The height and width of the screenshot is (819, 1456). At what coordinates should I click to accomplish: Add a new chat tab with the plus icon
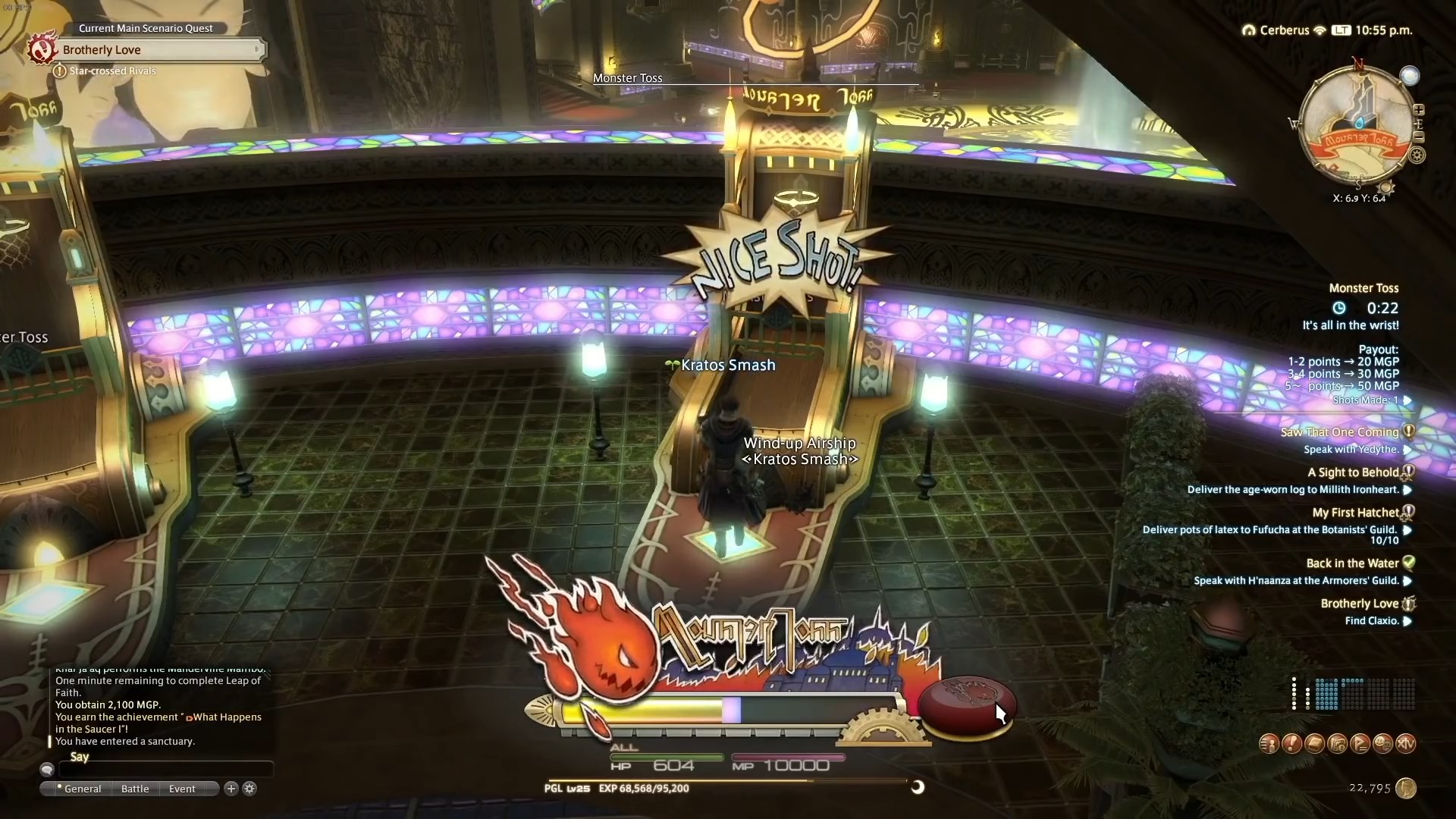230,789
